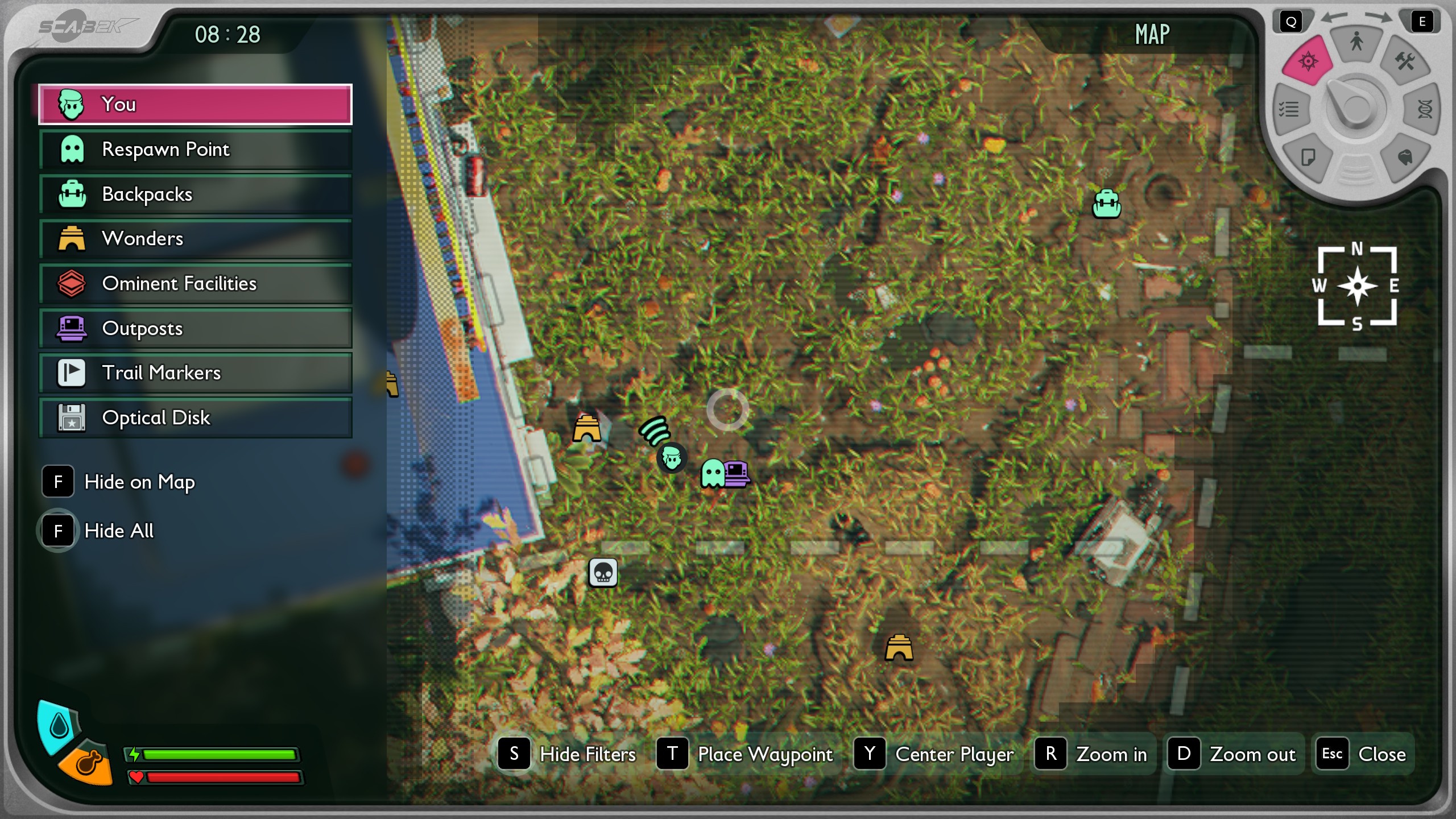Choose the Optical Disk filter

[195, 418]
